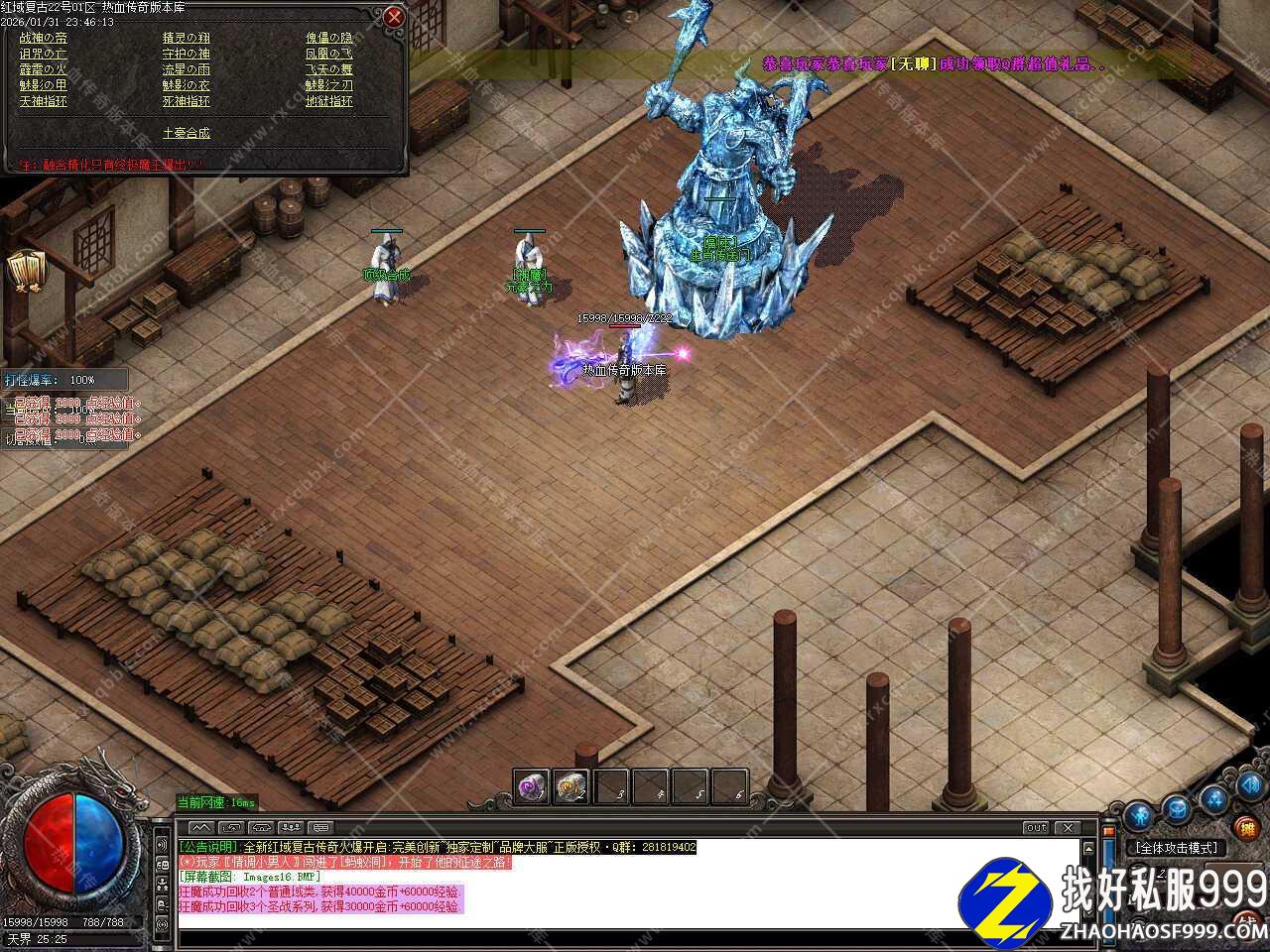Open the orange 摊 stall button
1270x952 pixels.
click(x=1246, y=827)
